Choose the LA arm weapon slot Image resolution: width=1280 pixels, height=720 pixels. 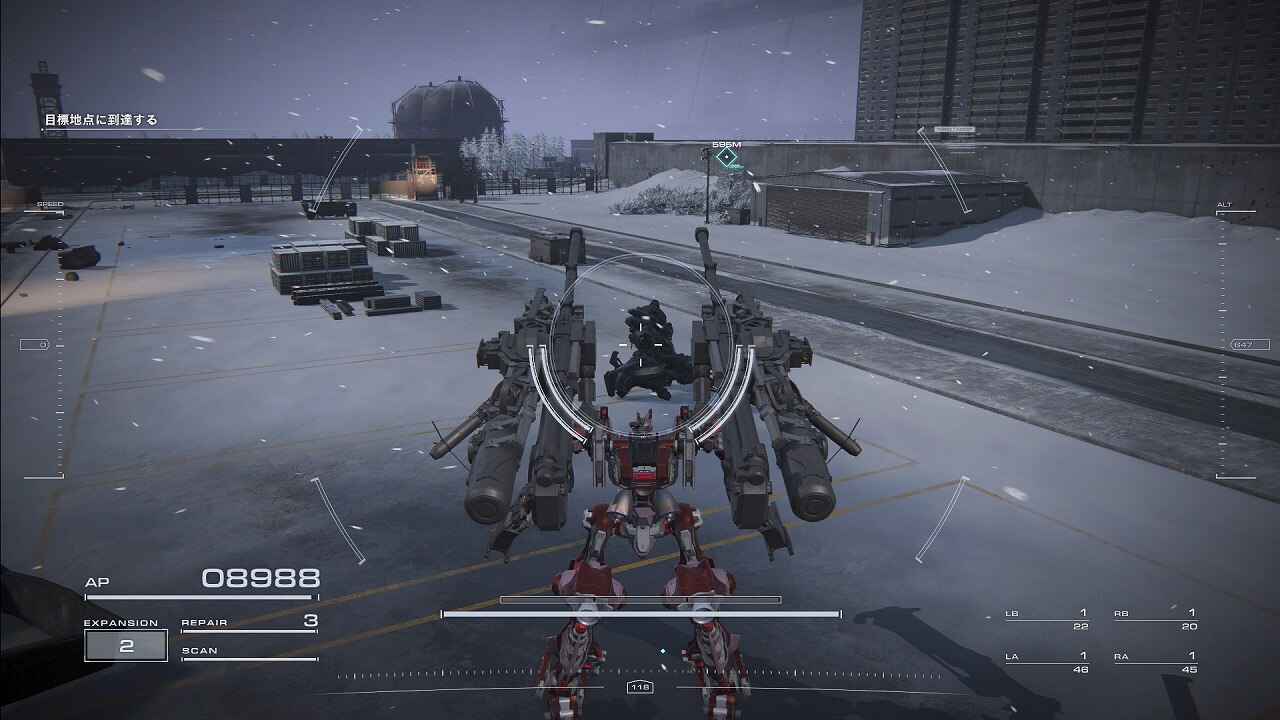[1047, 662]
